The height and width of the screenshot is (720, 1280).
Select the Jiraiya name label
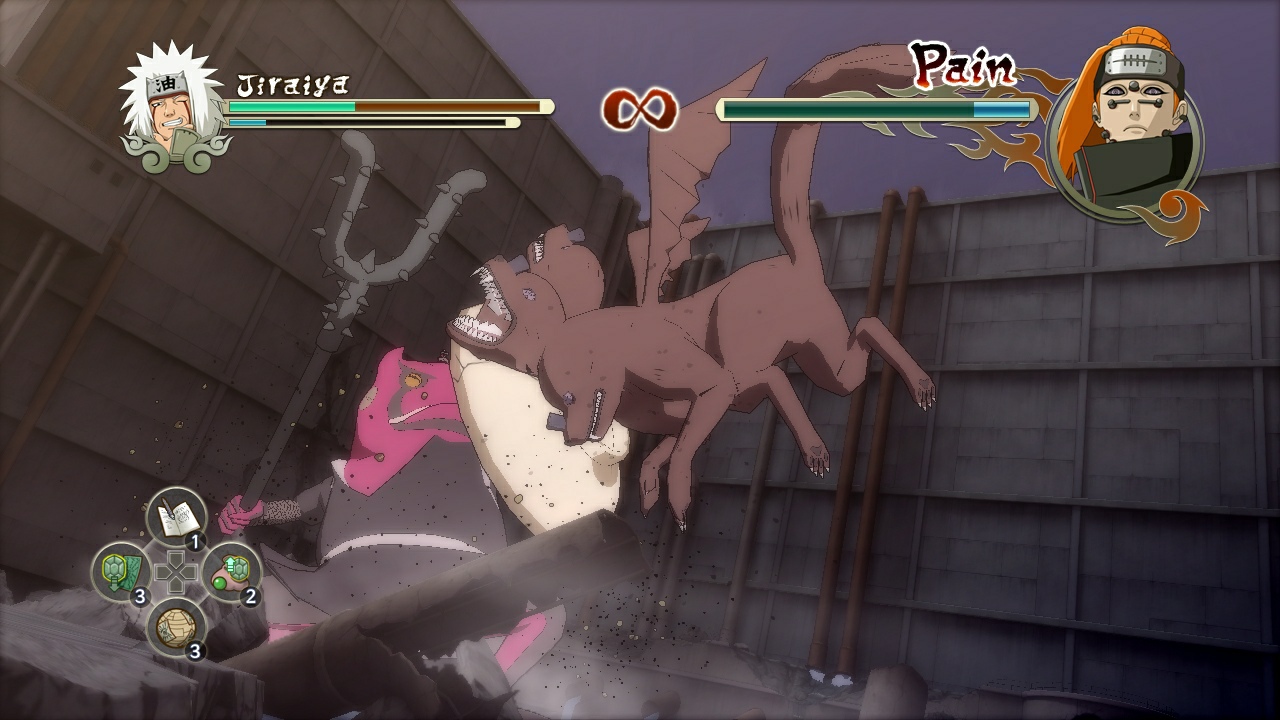click(292, 83)
